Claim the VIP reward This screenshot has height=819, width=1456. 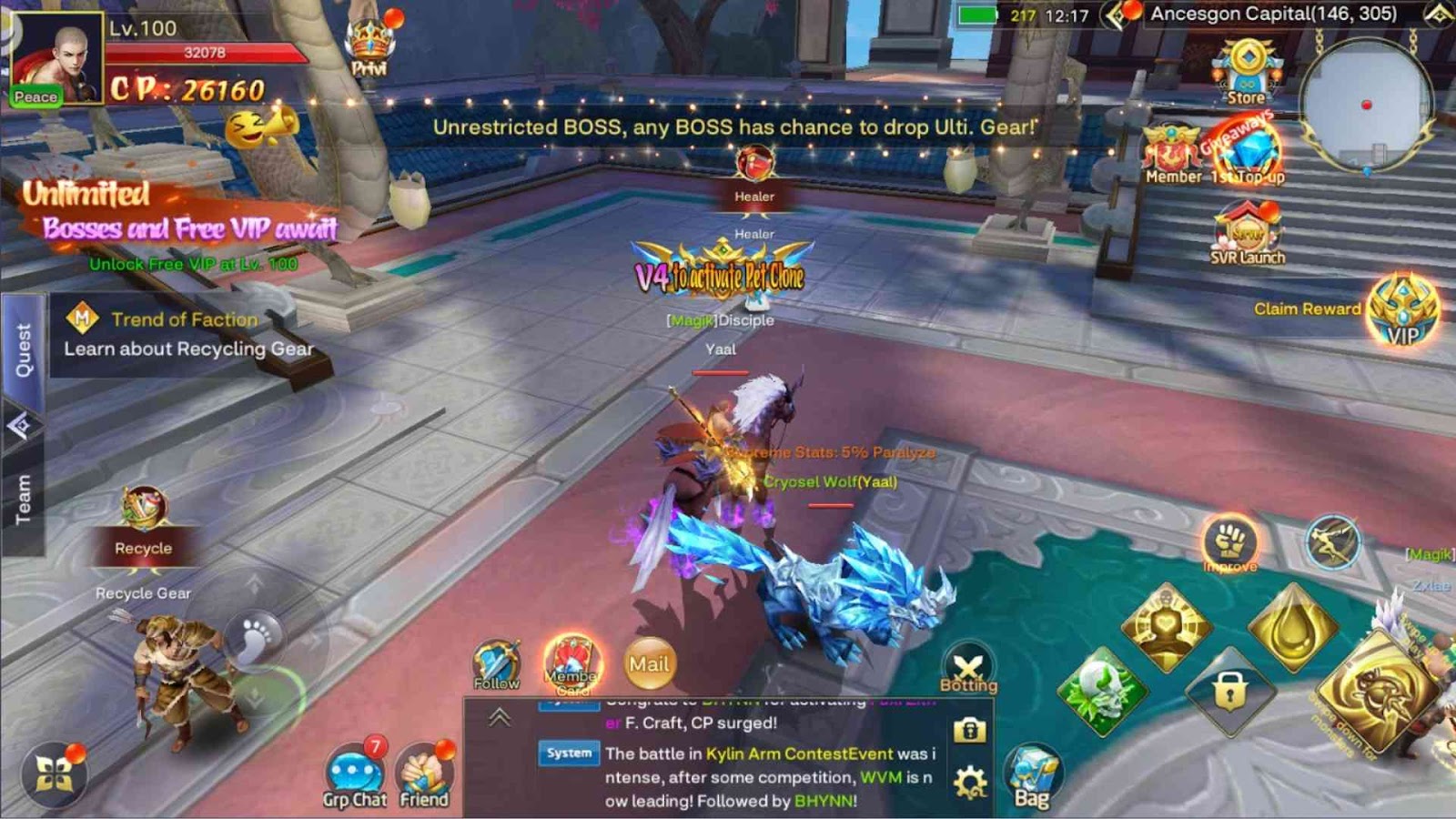[1402, 311]
